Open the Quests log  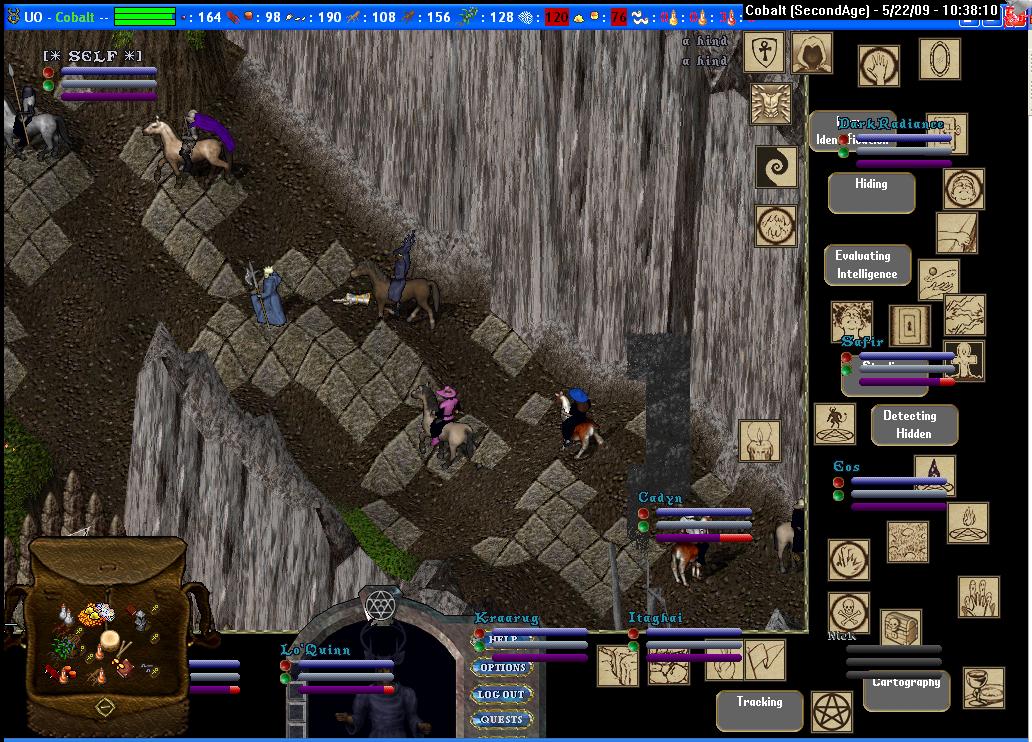502,719
